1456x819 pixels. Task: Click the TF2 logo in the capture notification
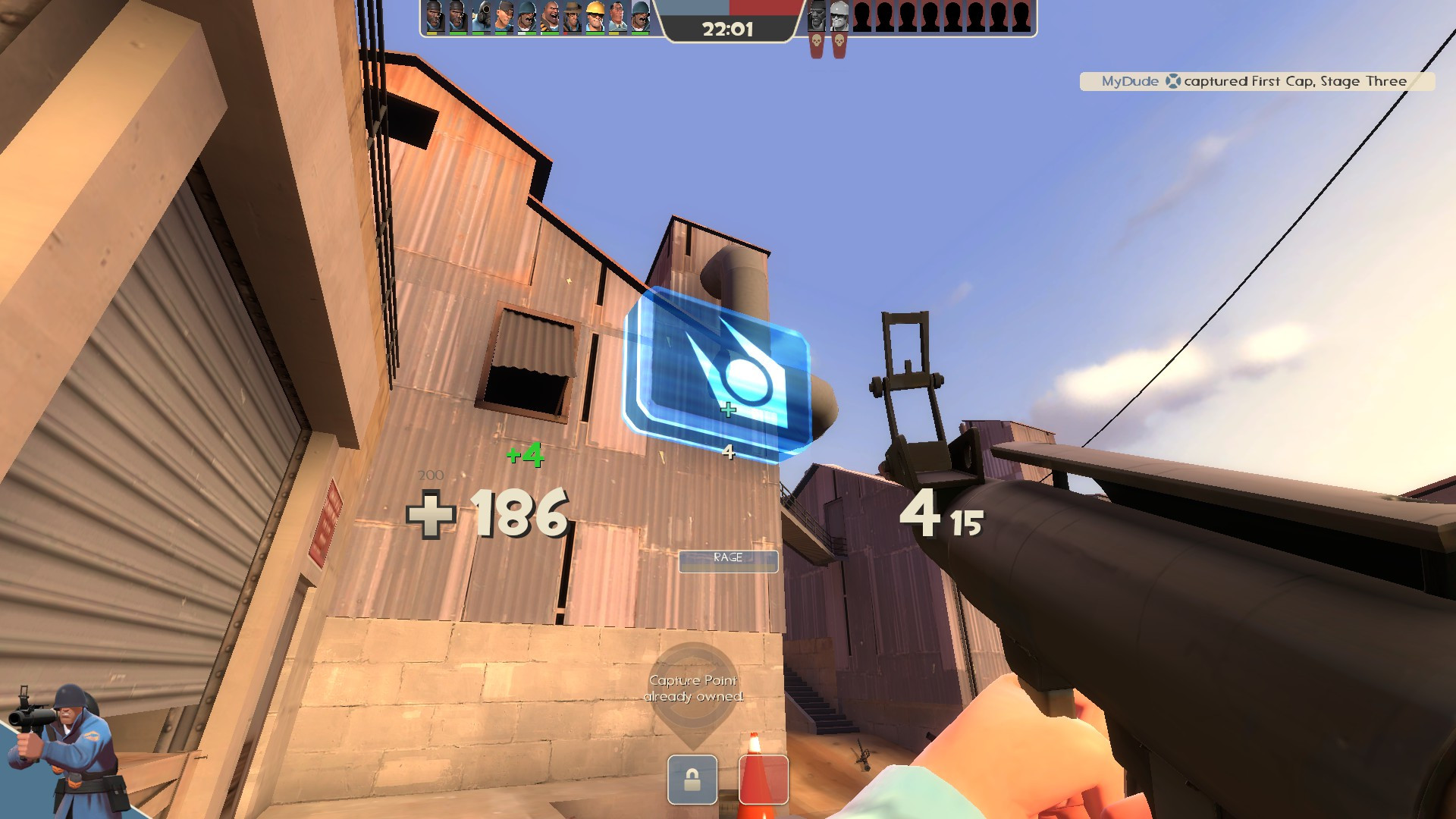(1174, 81)
